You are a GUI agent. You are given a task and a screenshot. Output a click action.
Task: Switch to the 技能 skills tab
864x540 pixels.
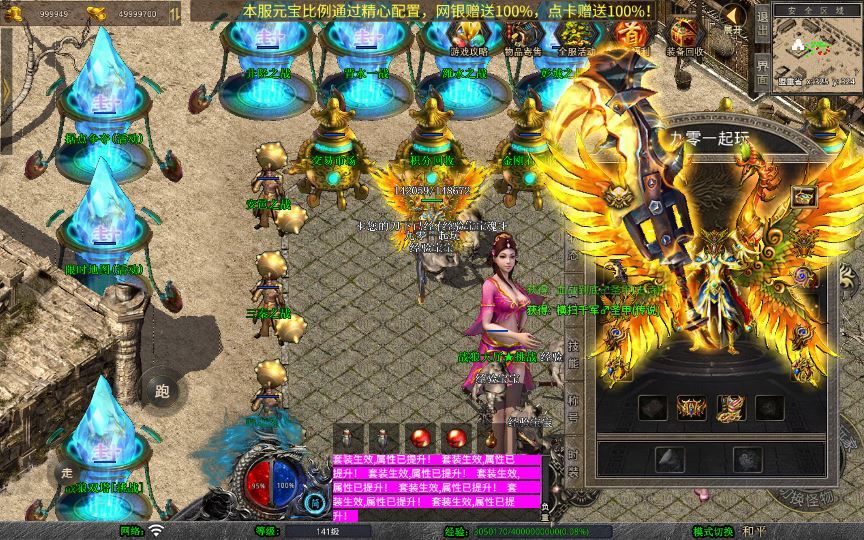click(x=573, y=355)
